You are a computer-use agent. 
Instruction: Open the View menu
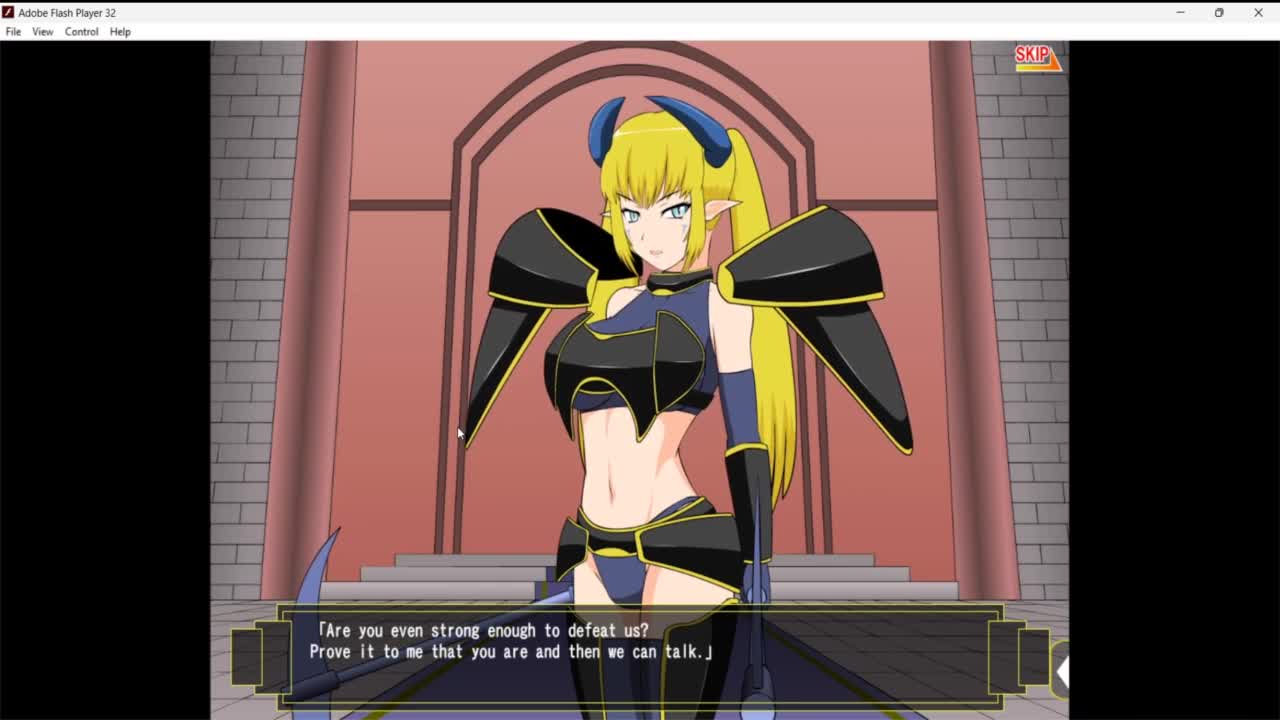[x=42, y=32]
